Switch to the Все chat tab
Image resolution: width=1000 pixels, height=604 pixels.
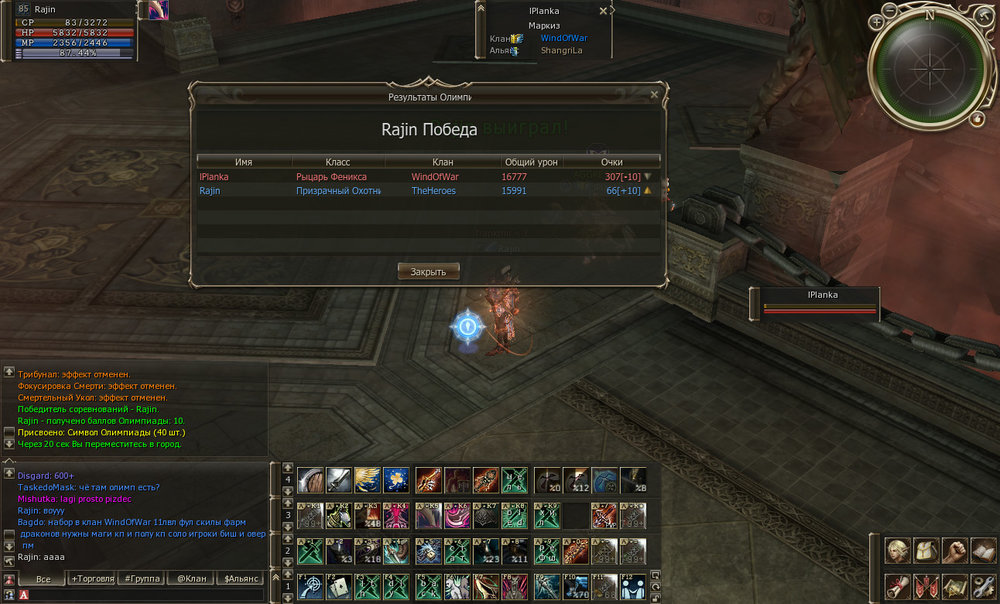(x=43, y=579)
